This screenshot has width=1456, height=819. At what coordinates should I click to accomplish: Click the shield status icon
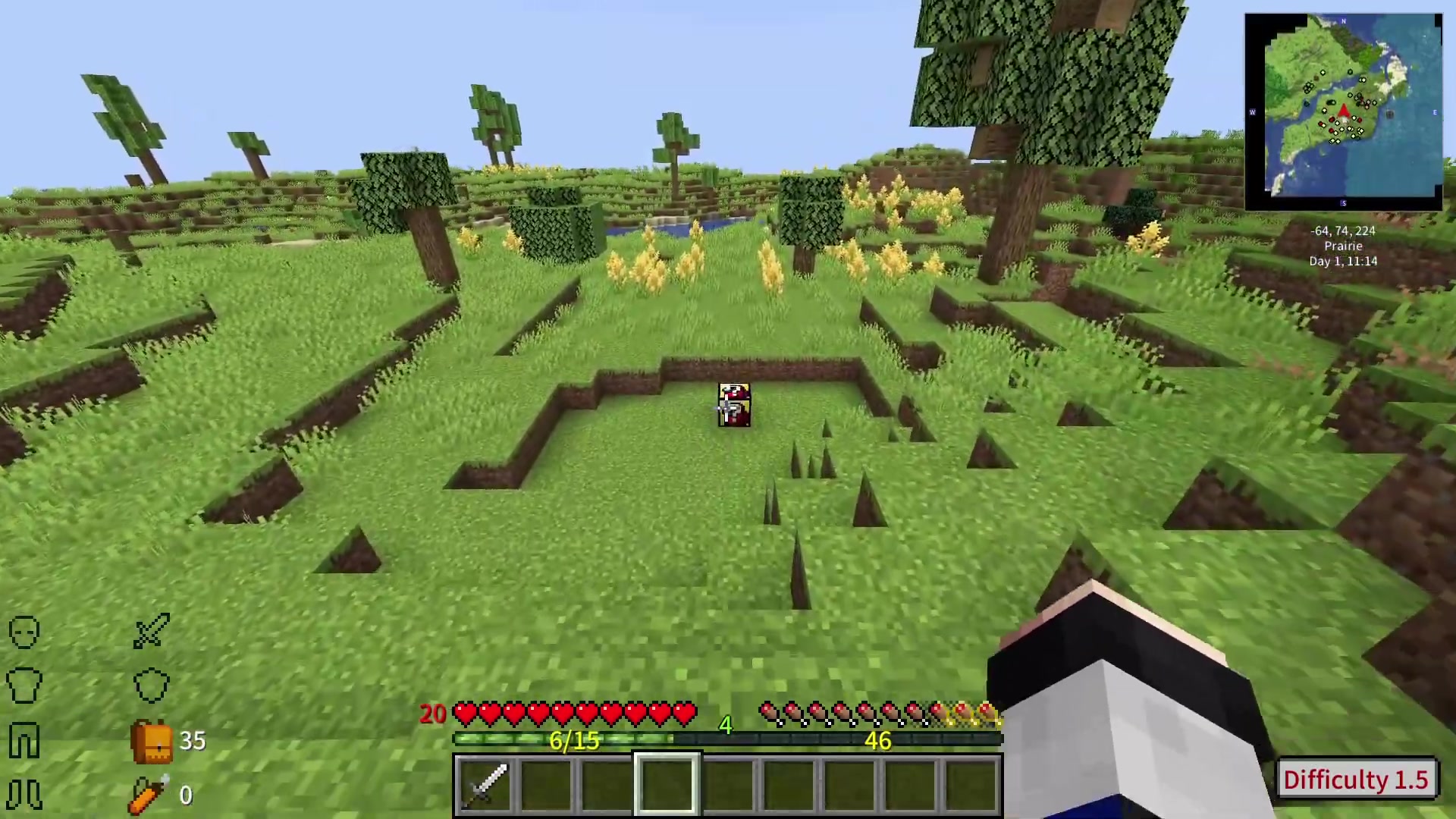(152, 685)
